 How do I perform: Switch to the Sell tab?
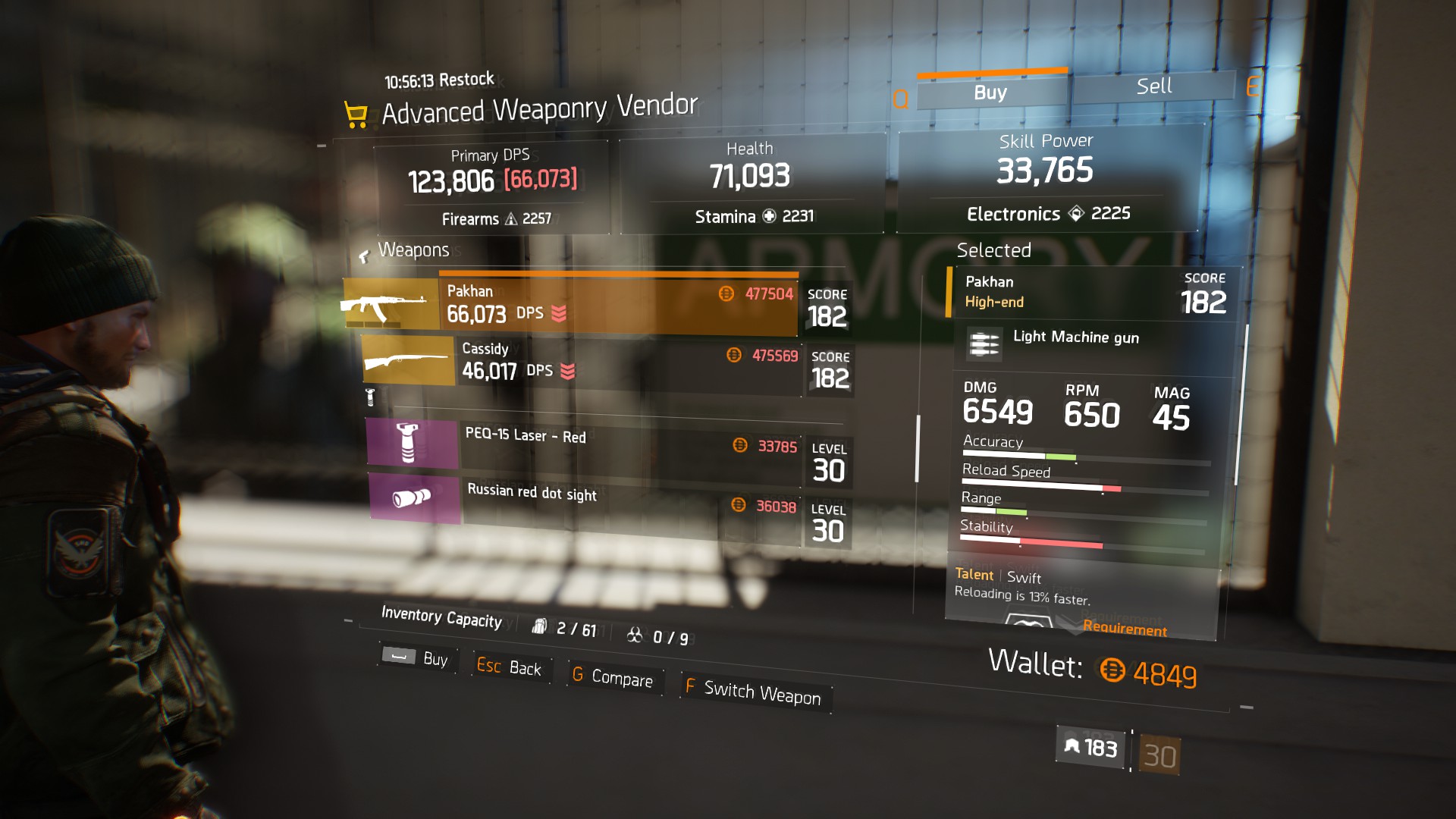click(x=1153, y=86)
